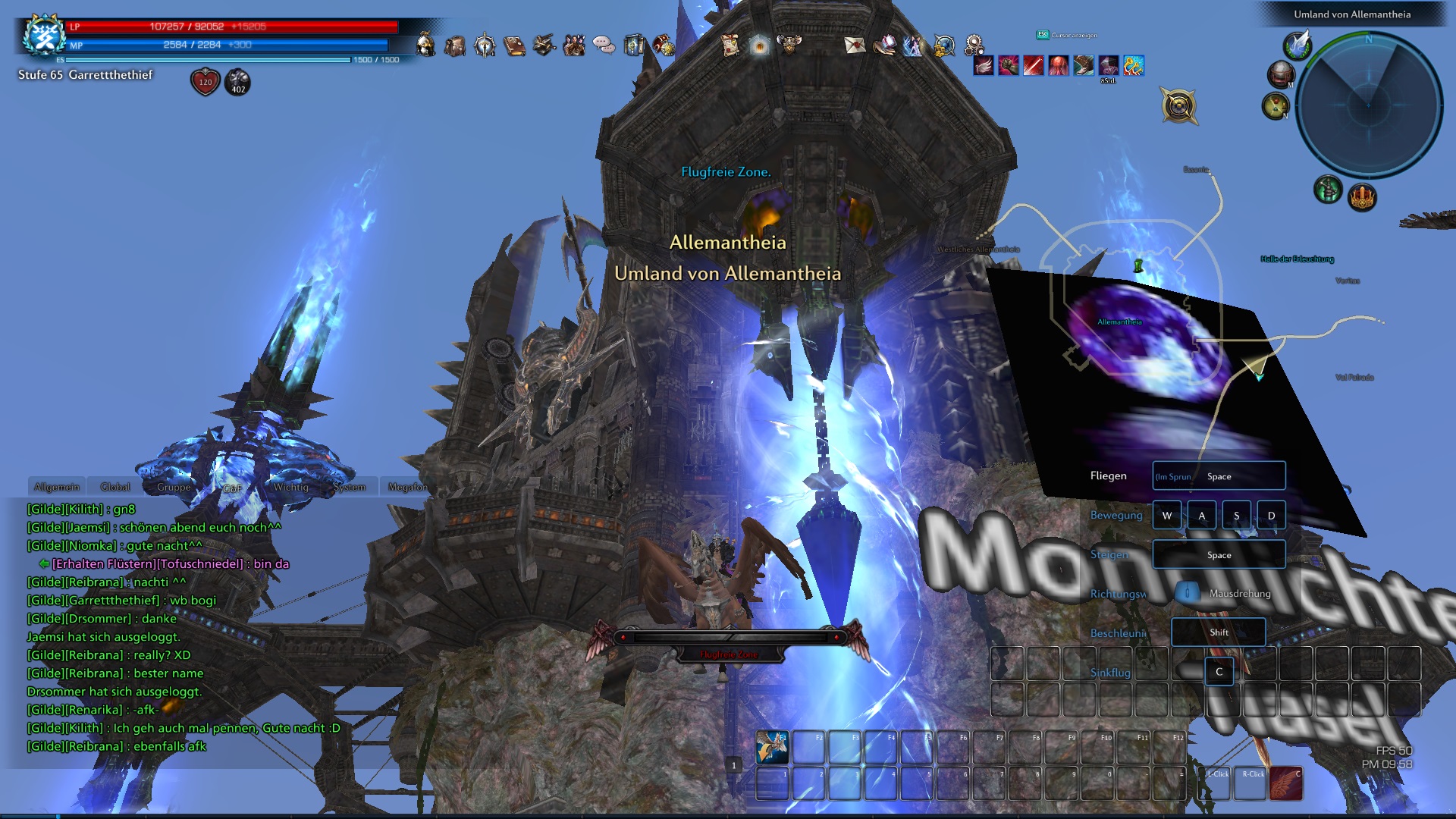Viewport: 1456px width, 819px height.
Task: Open the helmet character profile icon
Action: click(425, 45)
